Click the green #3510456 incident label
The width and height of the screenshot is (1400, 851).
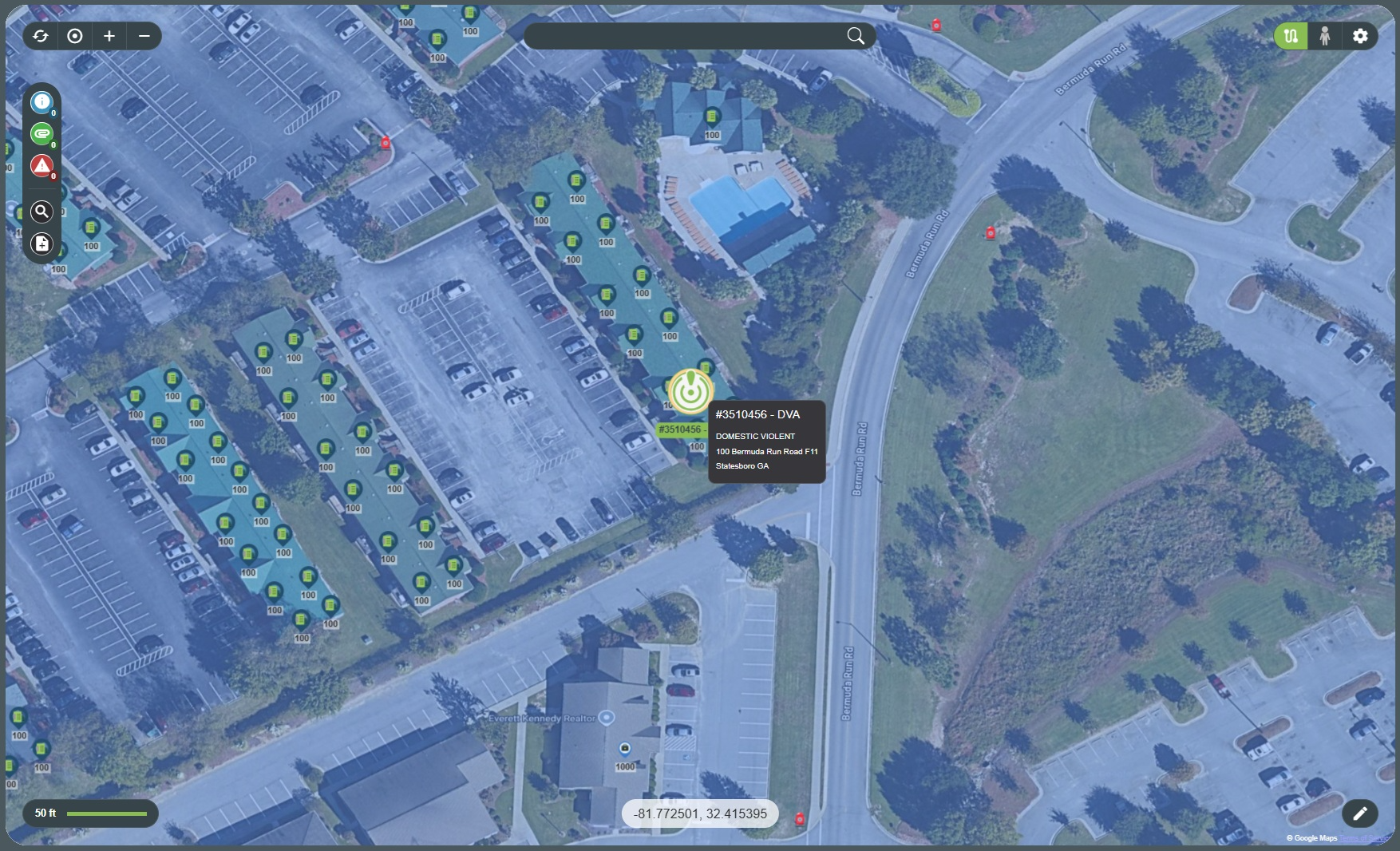click(x=680, y=429)
